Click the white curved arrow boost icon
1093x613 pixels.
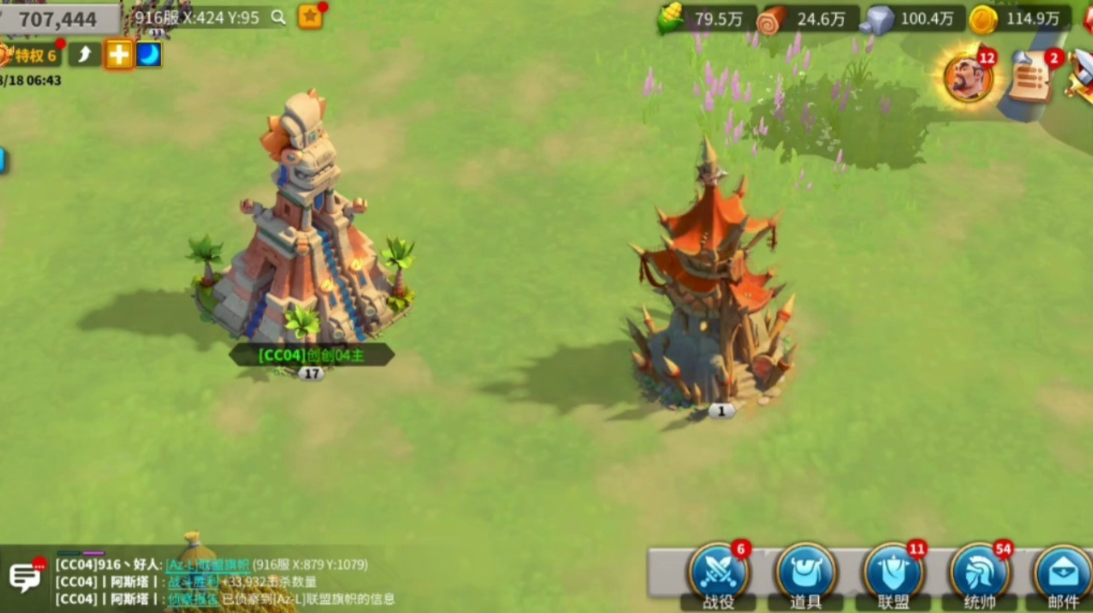point(85,54)
